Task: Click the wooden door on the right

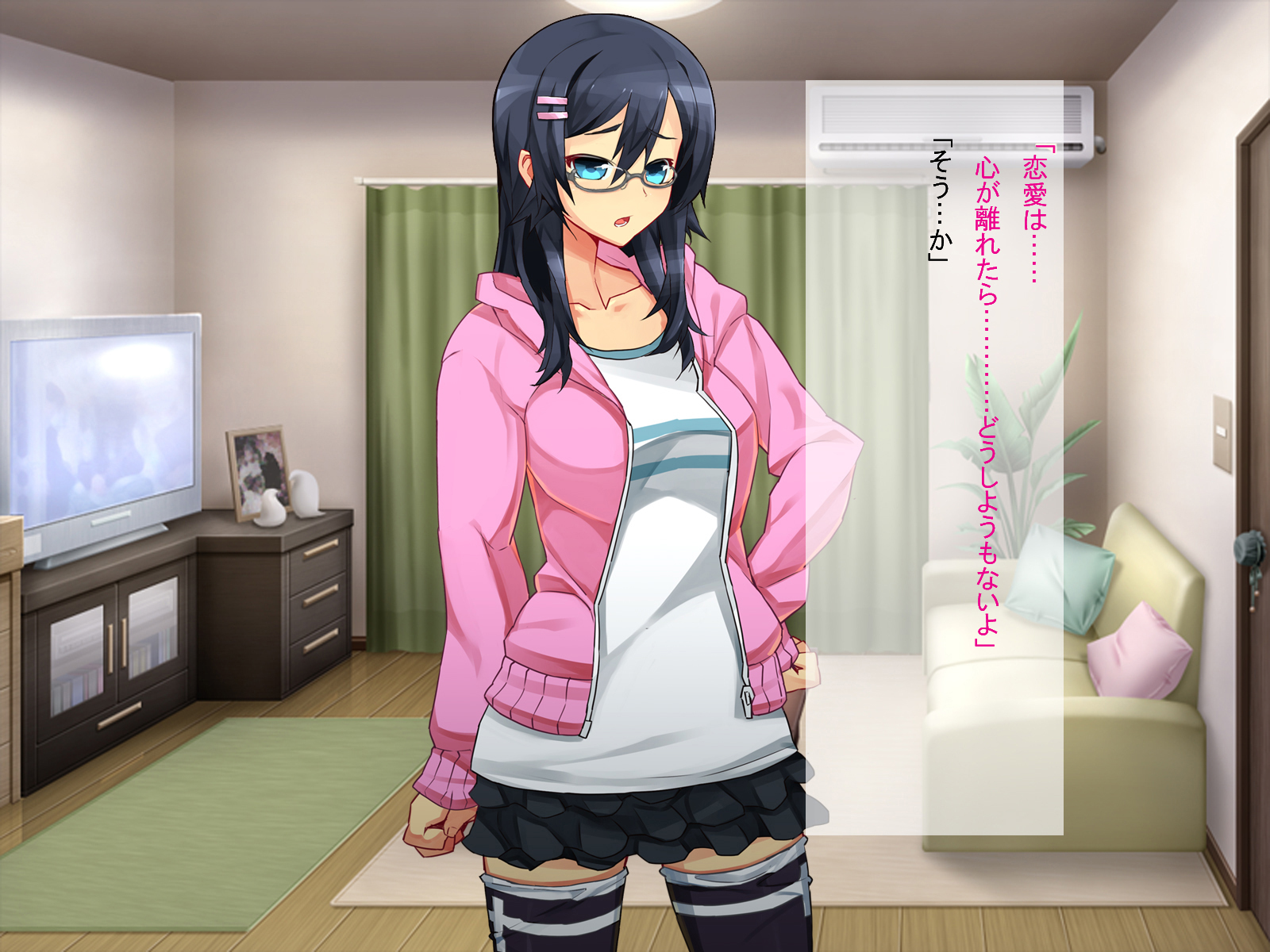Action: 1254,357
